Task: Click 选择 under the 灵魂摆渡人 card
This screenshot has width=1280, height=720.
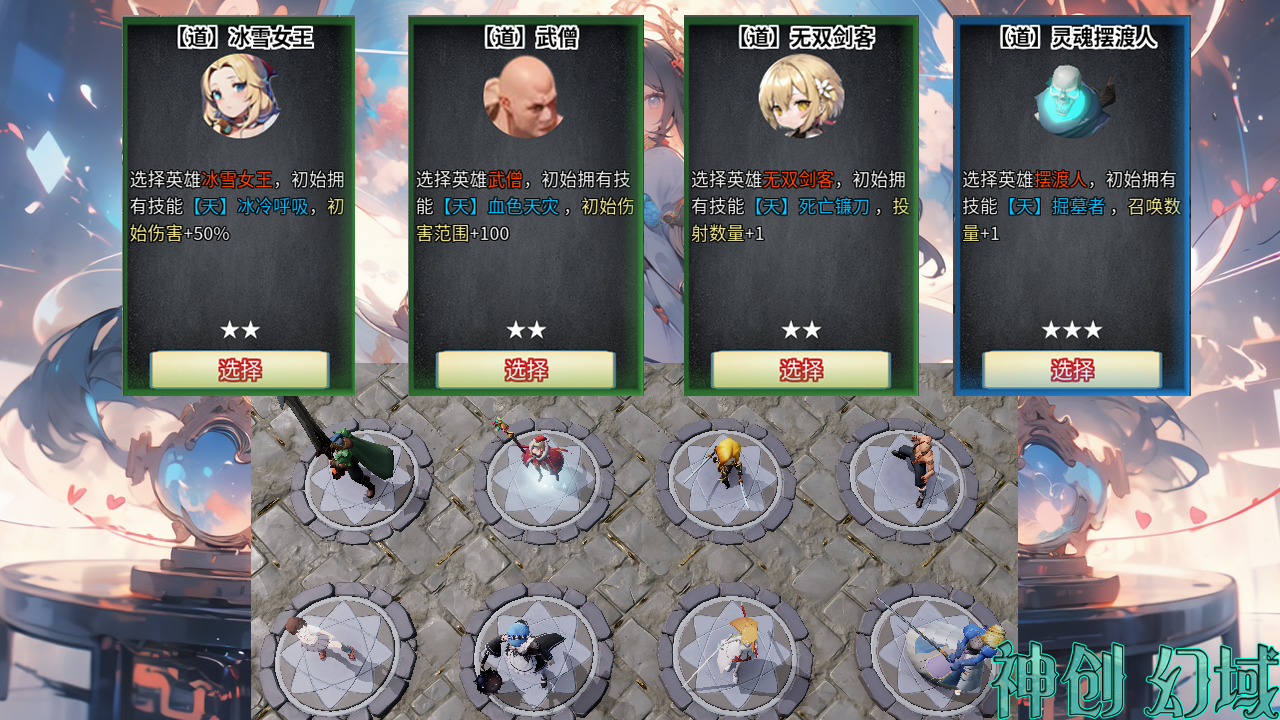Action: click(x=1072, y=369)
